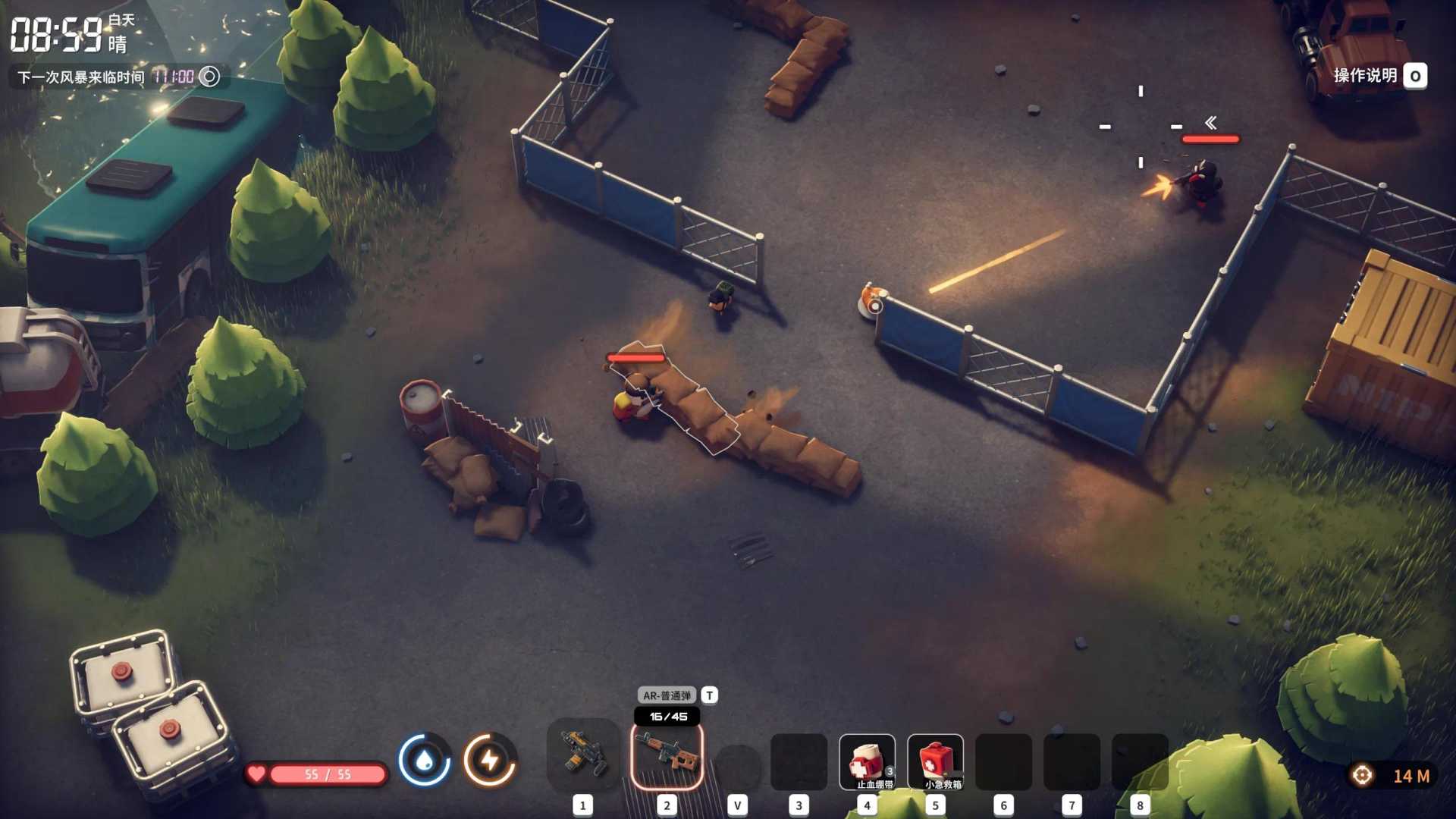Open 操作说明 with the O button
The width and height of the screenshot is (1456, 819).
(x=1414, y=75)
